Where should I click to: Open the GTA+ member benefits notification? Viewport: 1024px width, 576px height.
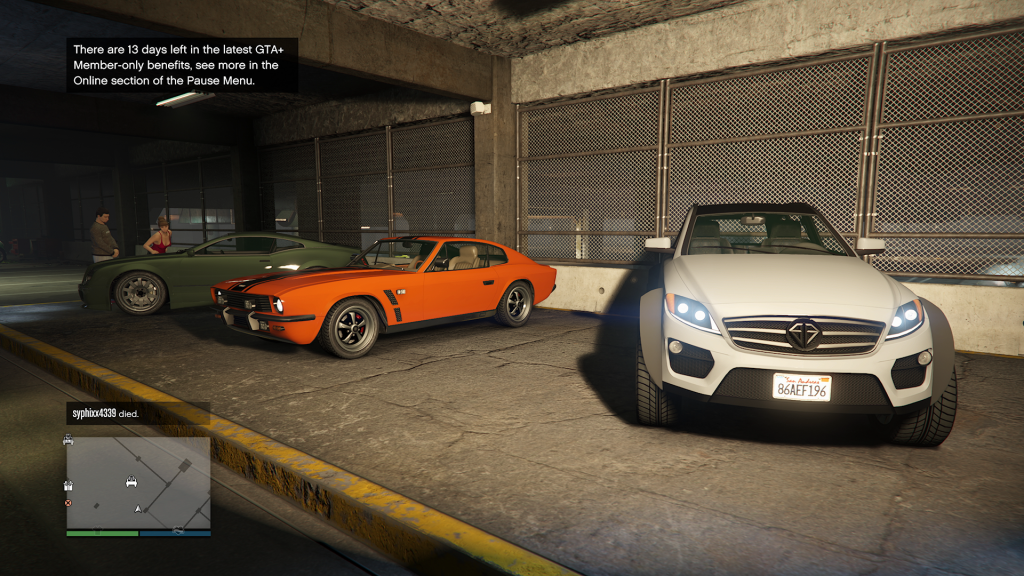[182, 65]
